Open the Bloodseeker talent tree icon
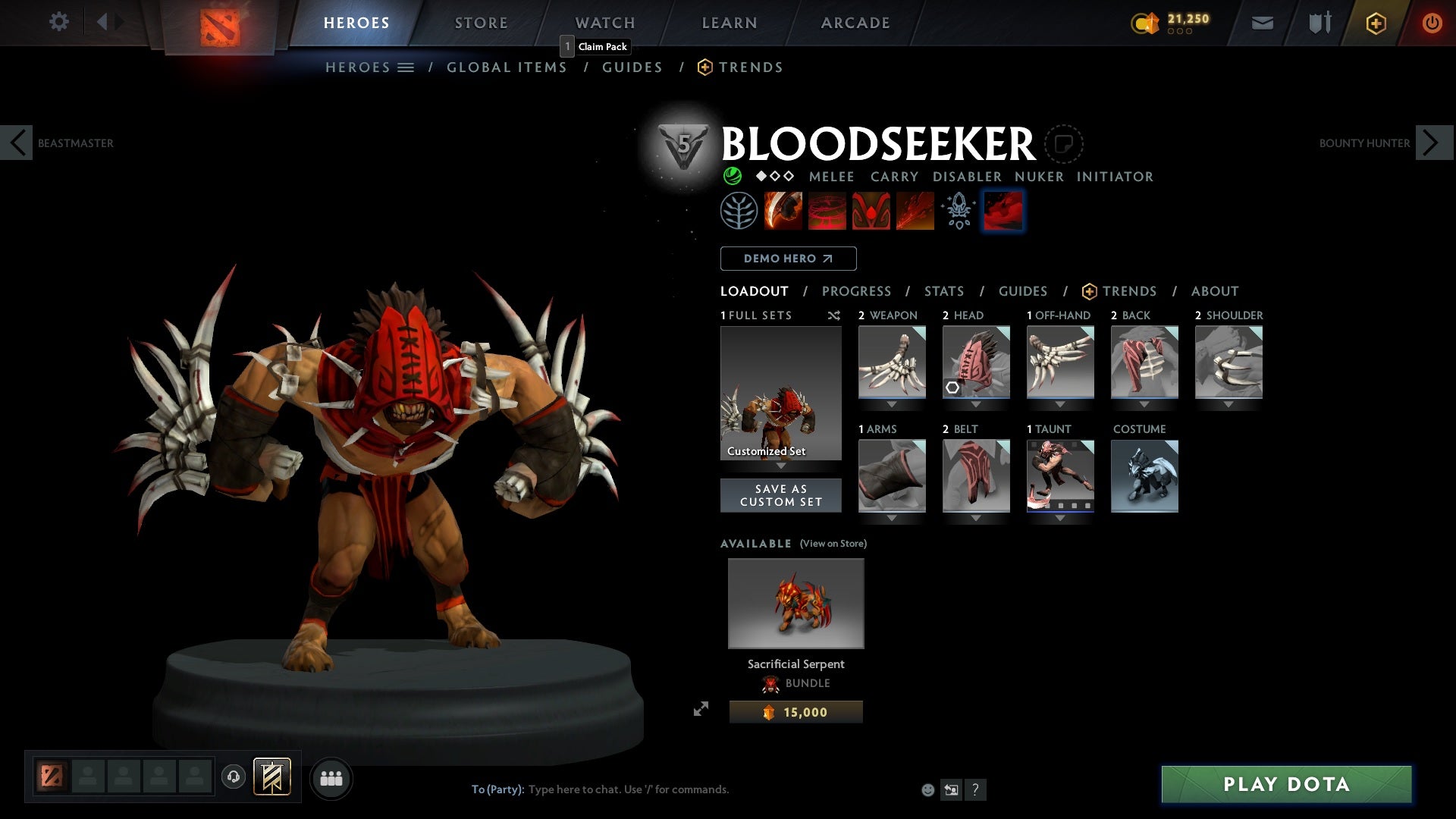Screen dimensions: 1456x819 pos(738,211)
